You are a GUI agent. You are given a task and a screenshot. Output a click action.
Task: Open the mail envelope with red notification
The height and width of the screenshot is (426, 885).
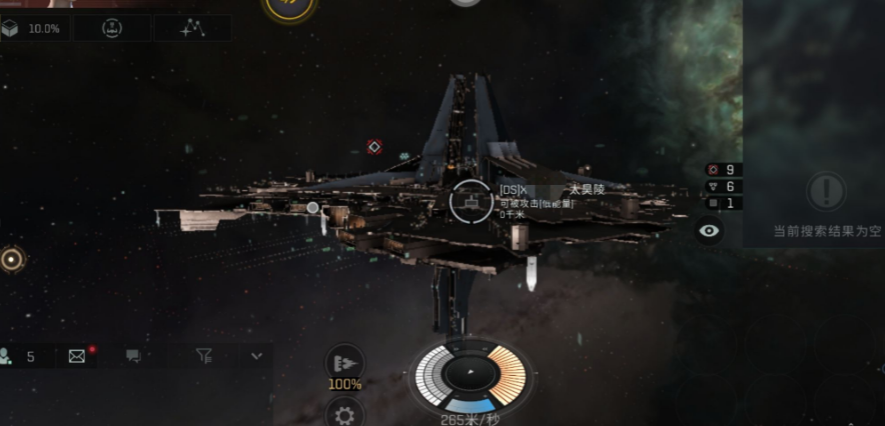[77, 356]
